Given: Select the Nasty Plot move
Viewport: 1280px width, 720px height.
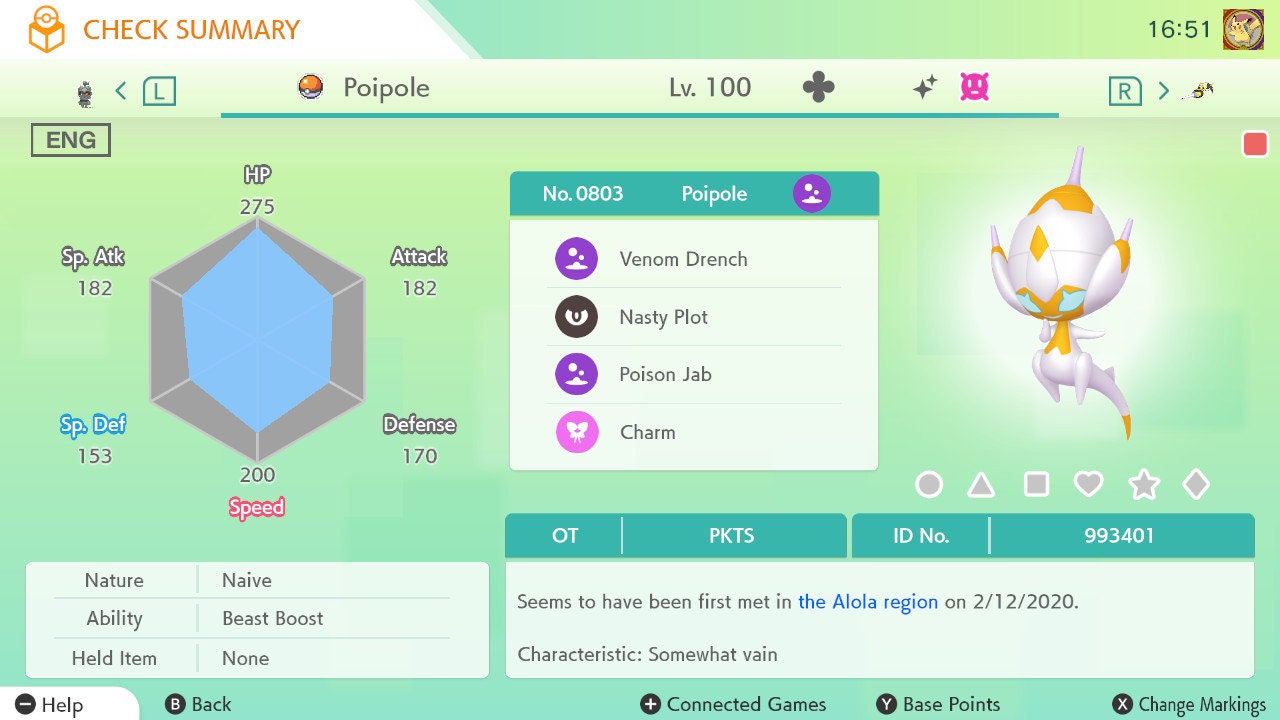Looking at the screenshot, I should 663,317.
